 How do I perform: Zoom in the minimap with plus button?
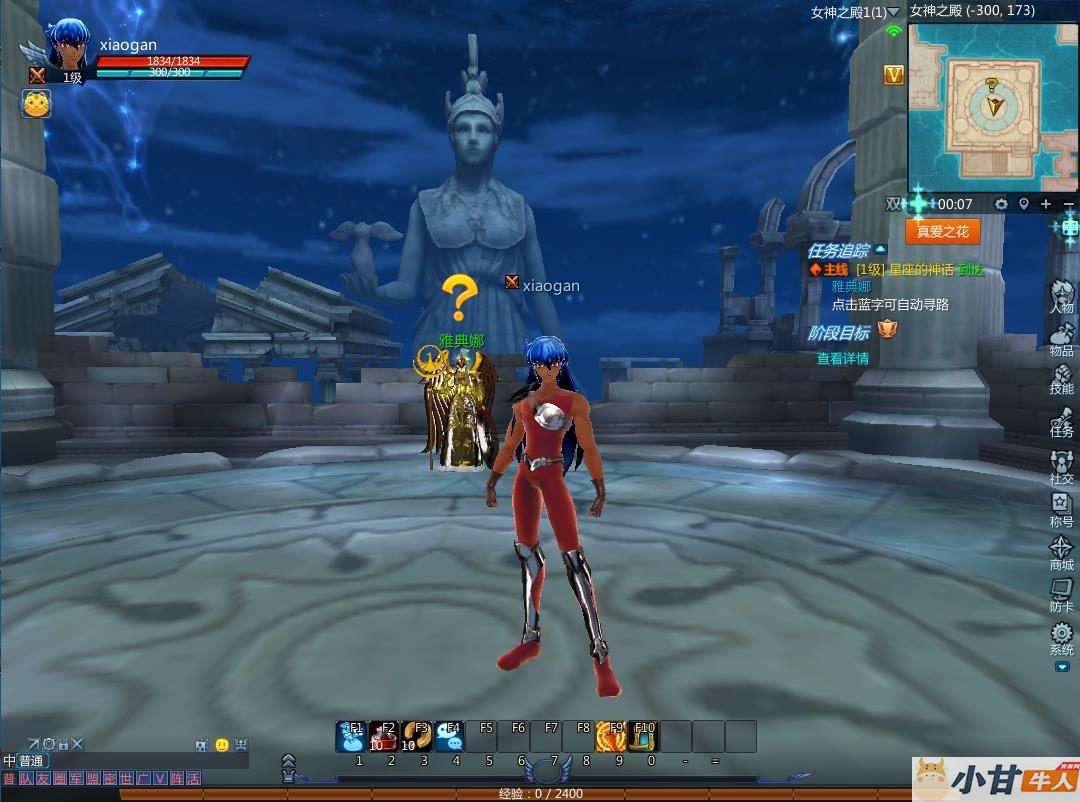tap(1046, 204)
